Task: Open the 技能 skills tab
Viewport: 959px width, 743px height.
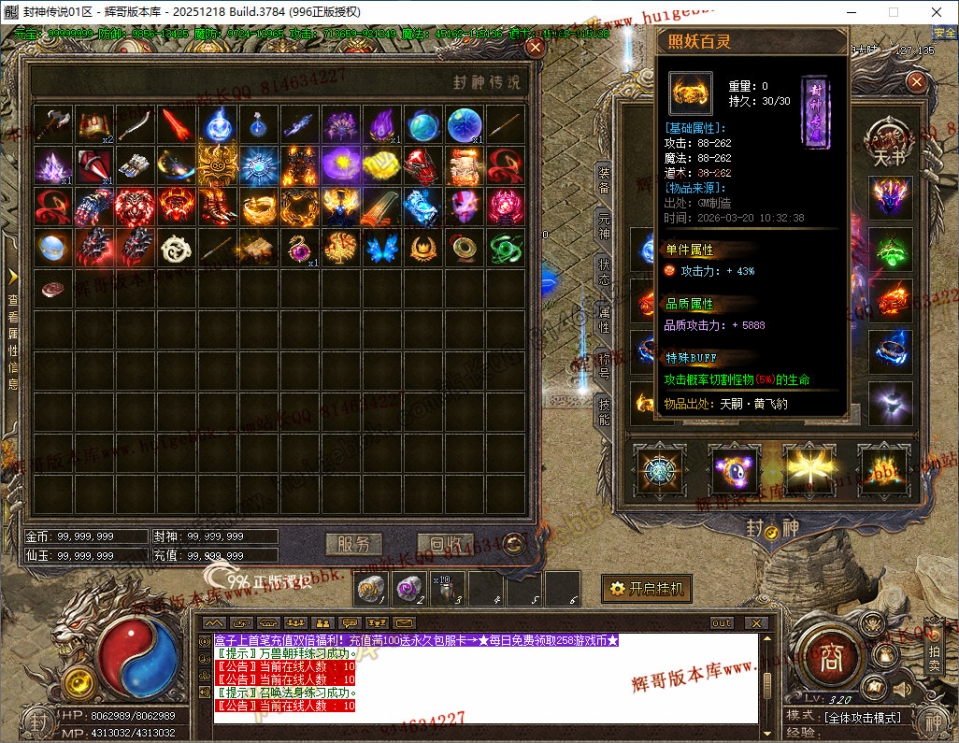Action: [x=604, y=410]
